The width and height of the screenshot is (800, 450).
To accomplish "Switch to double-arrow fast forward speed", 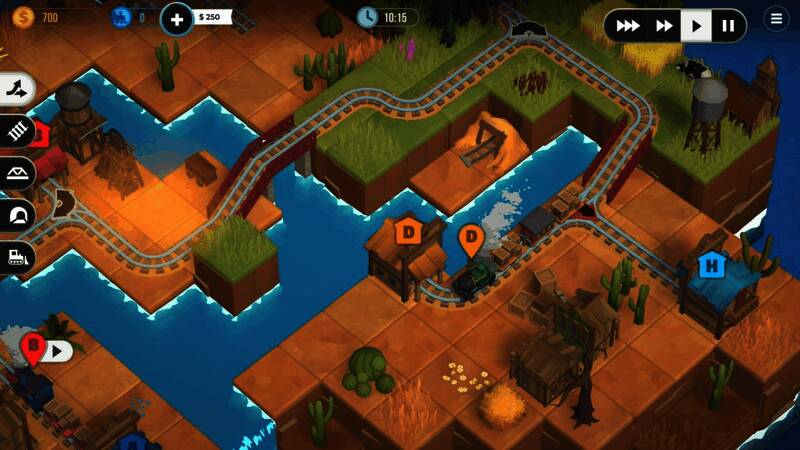I will point(663,25).
